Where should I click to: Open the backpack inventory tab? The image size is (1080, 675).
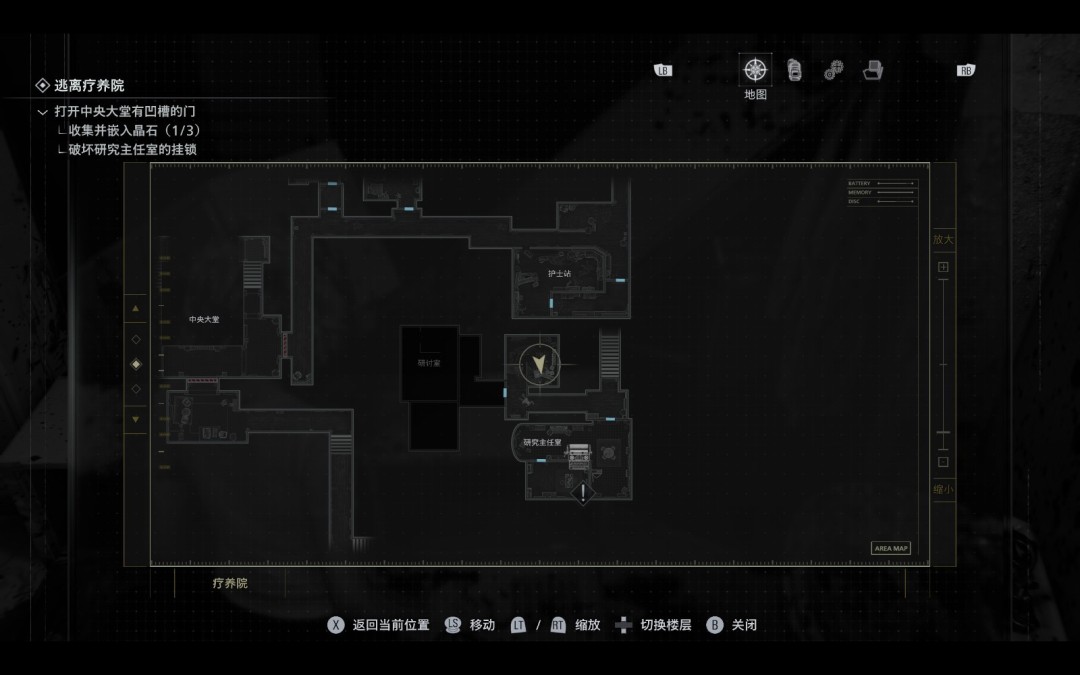pyautogui.click(x=795, y=70)
